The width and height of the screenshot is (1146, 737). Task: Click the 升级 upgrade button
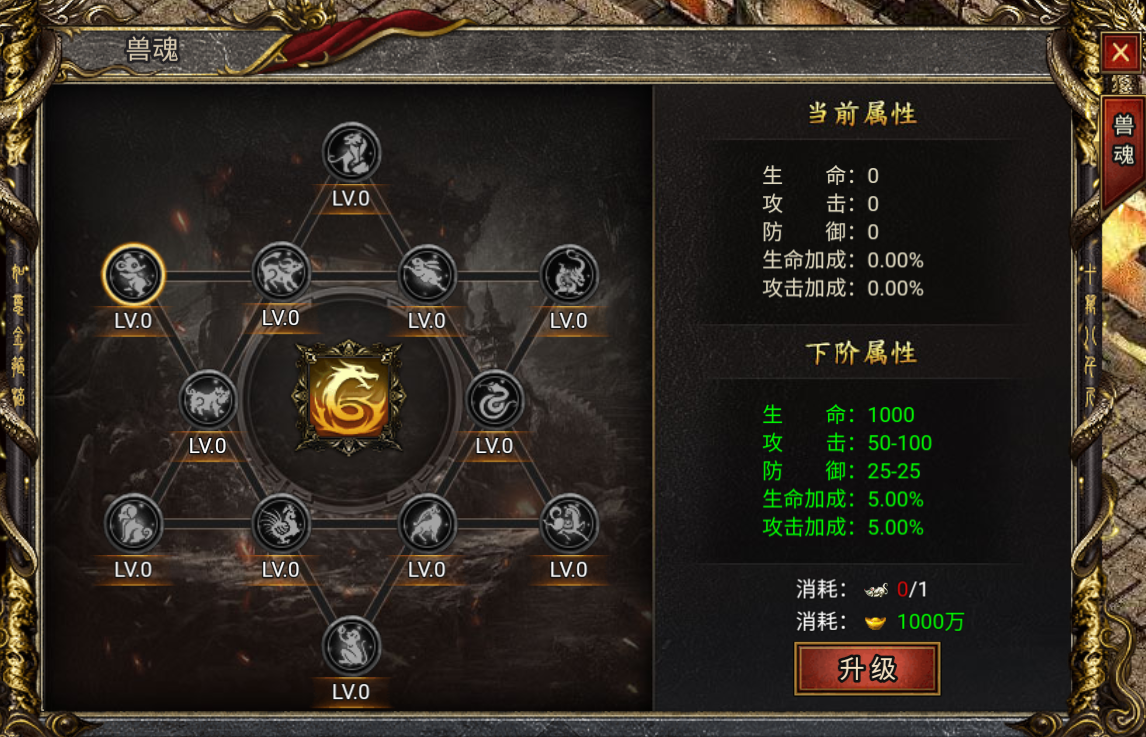point(867,668)
